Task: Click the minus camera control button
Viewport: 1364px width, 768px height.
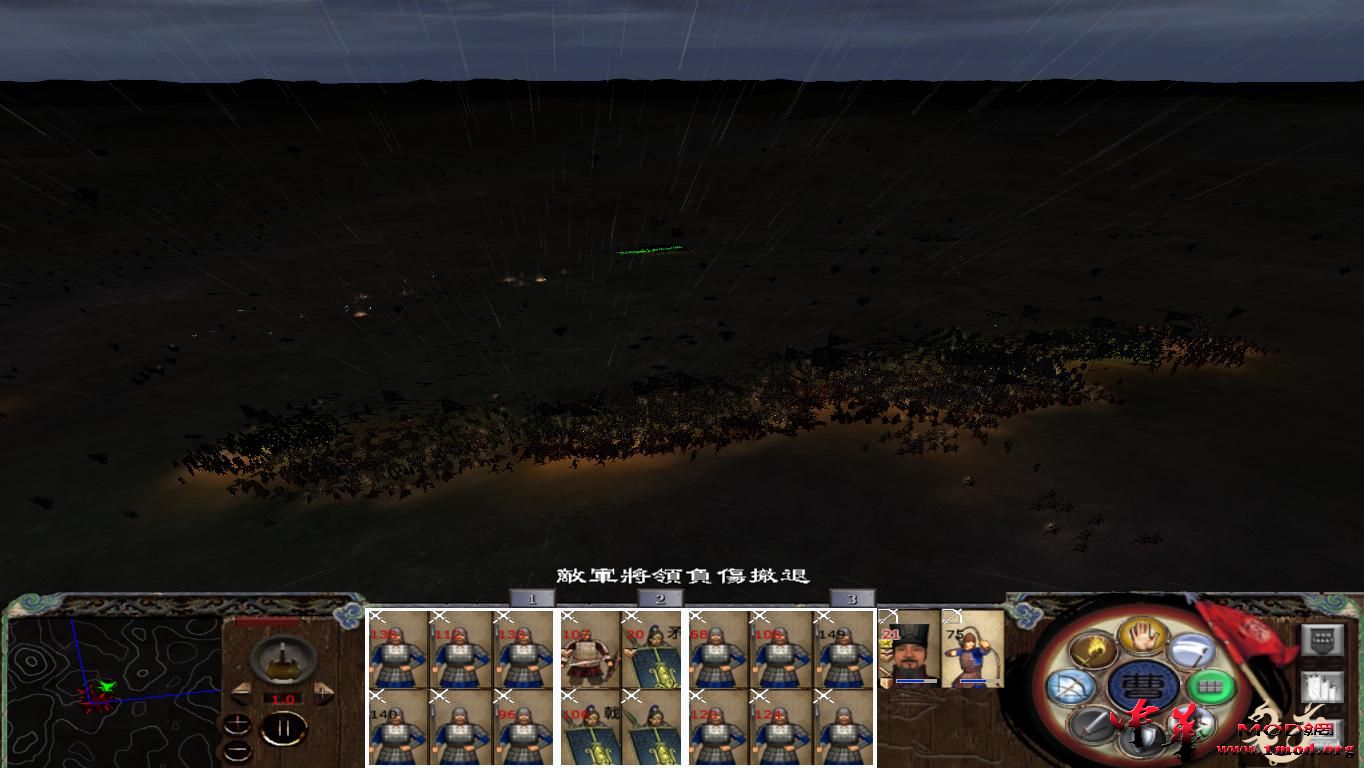Action: 237,750
